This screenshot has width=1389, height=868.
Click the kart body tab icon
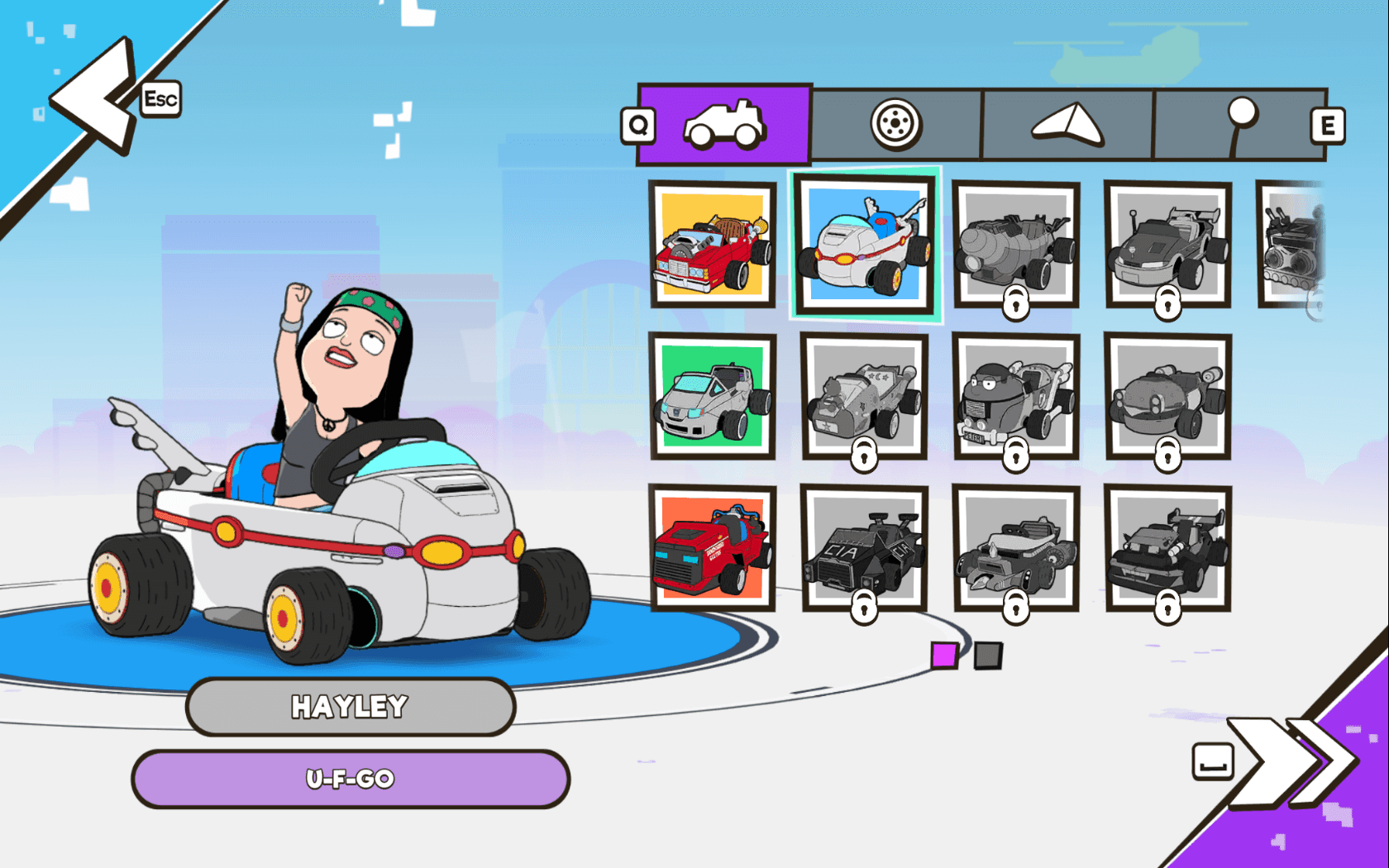(x=726, y=124)
